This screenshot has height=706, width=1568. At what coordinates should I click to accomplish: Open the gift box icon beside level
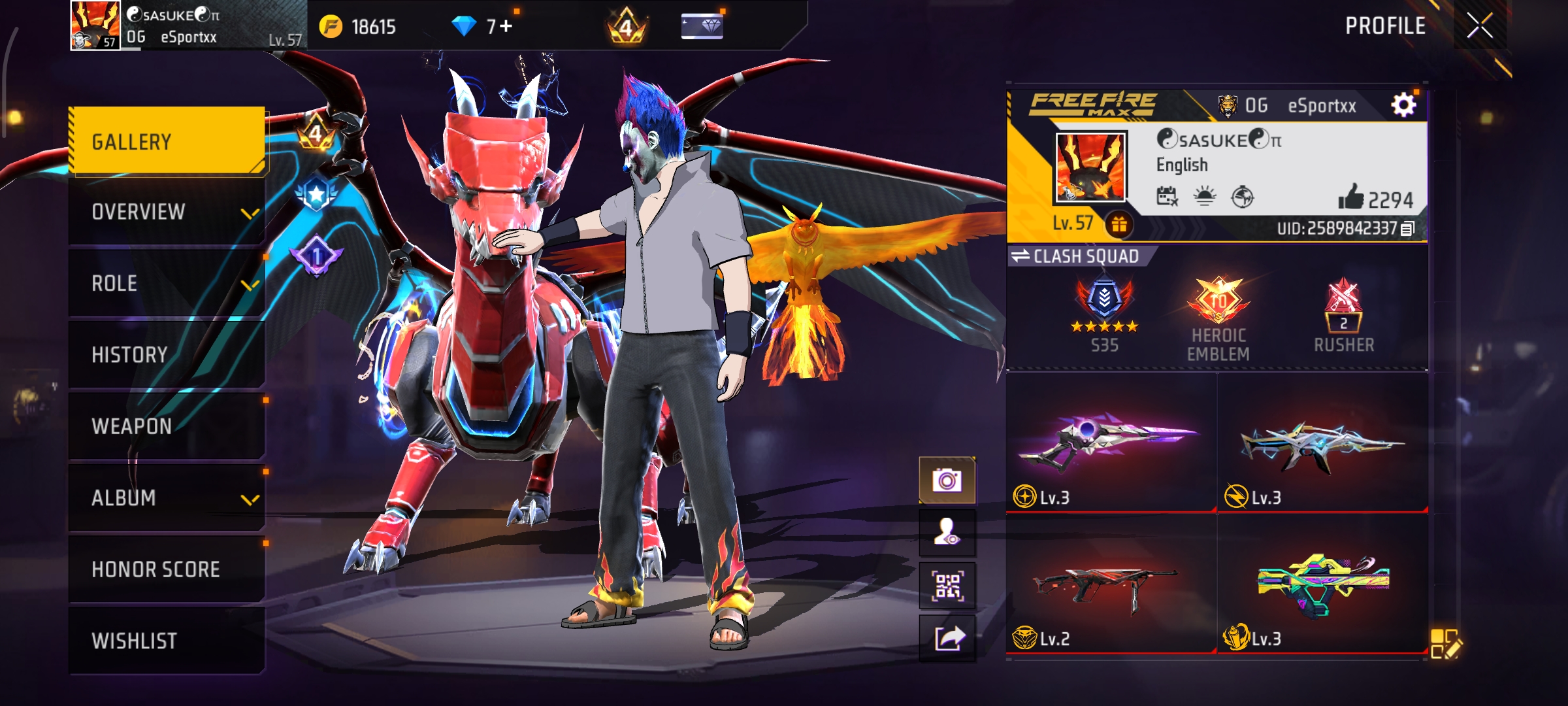1119,224
